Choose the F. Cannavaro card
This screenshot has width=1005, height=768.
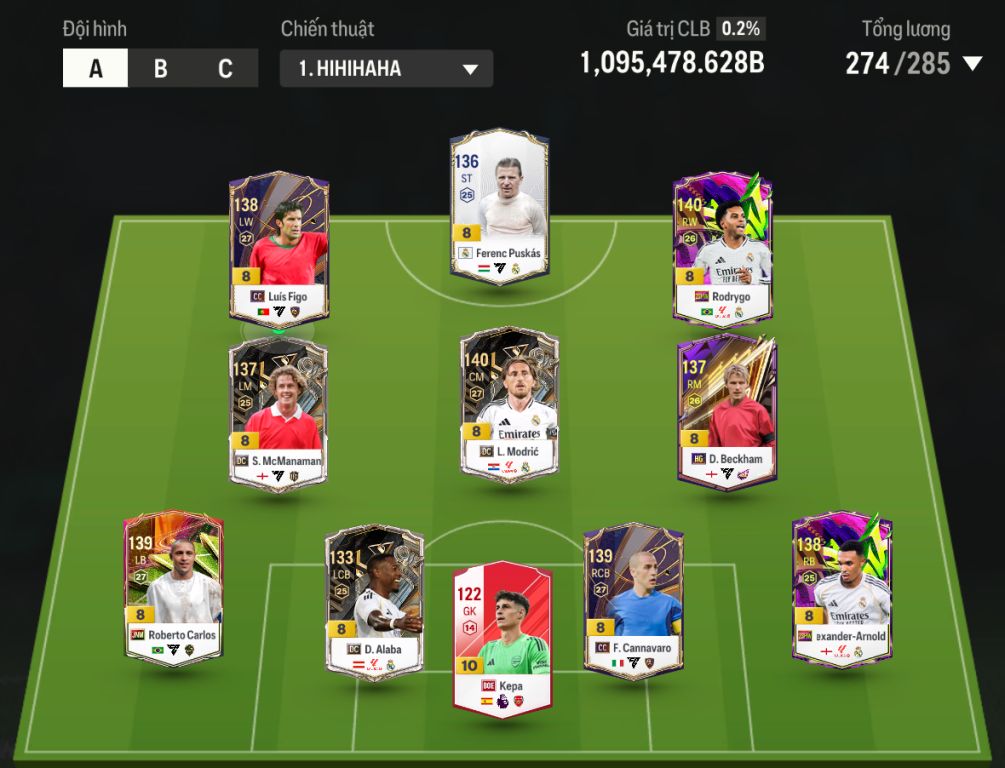click(x=633, y=600)
